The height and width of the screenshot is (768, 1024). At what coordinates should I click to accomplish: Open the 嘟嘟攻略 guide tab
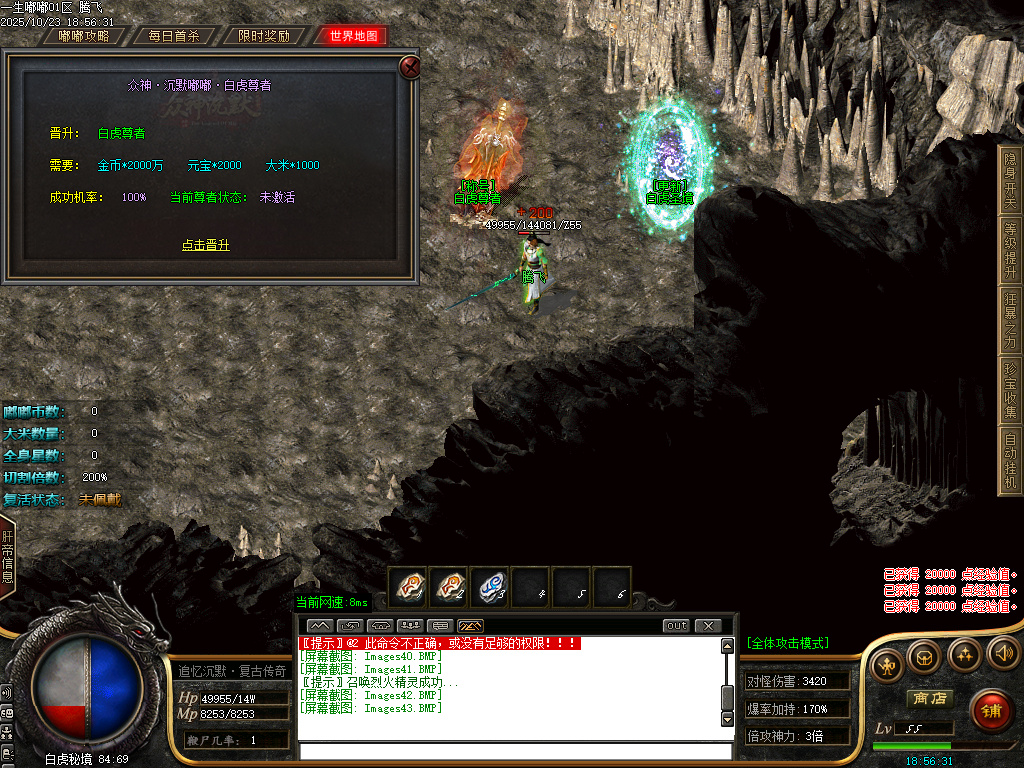[x=84, y=36]
